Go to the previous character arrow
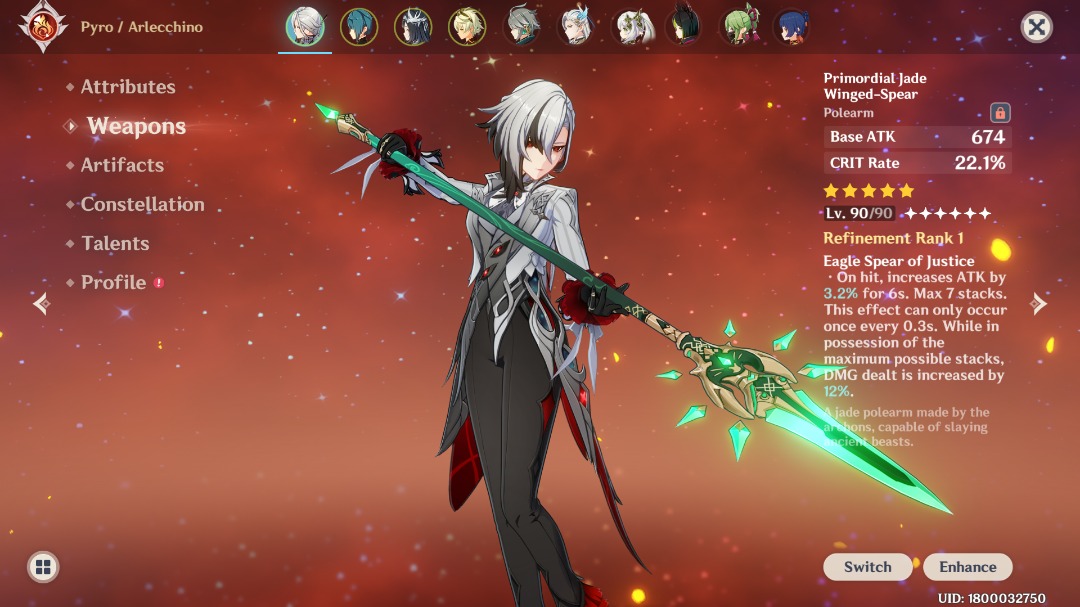 tap(41, 303)
